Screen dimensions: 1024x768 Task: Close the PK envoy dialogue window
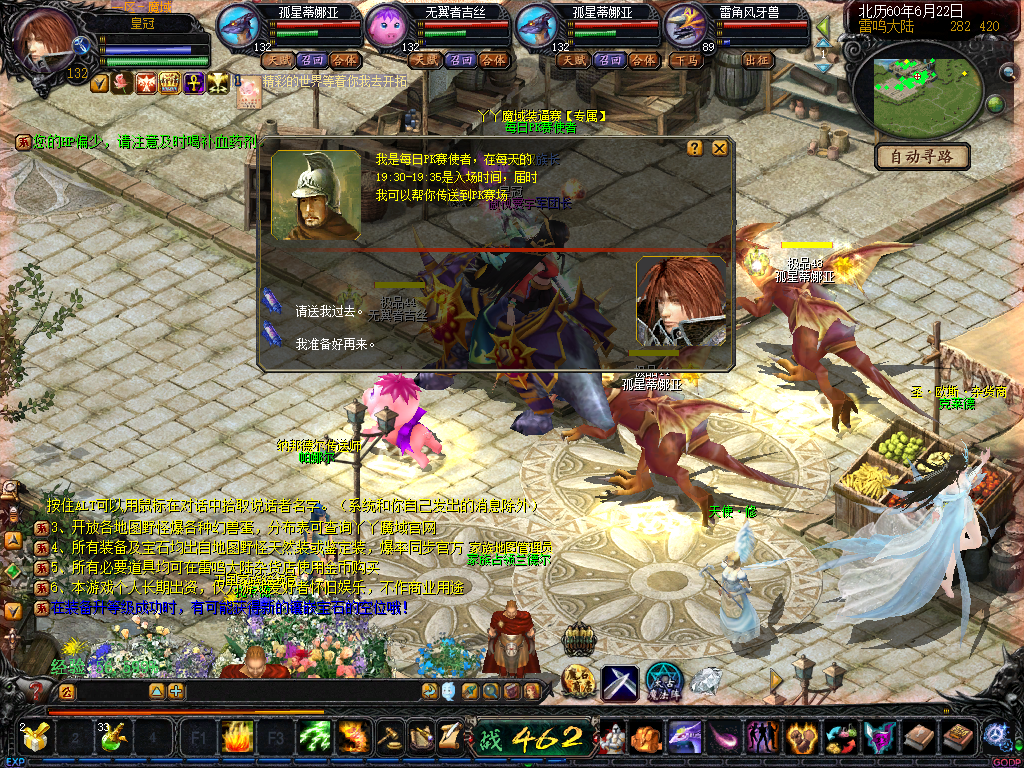tap(719, 148)
